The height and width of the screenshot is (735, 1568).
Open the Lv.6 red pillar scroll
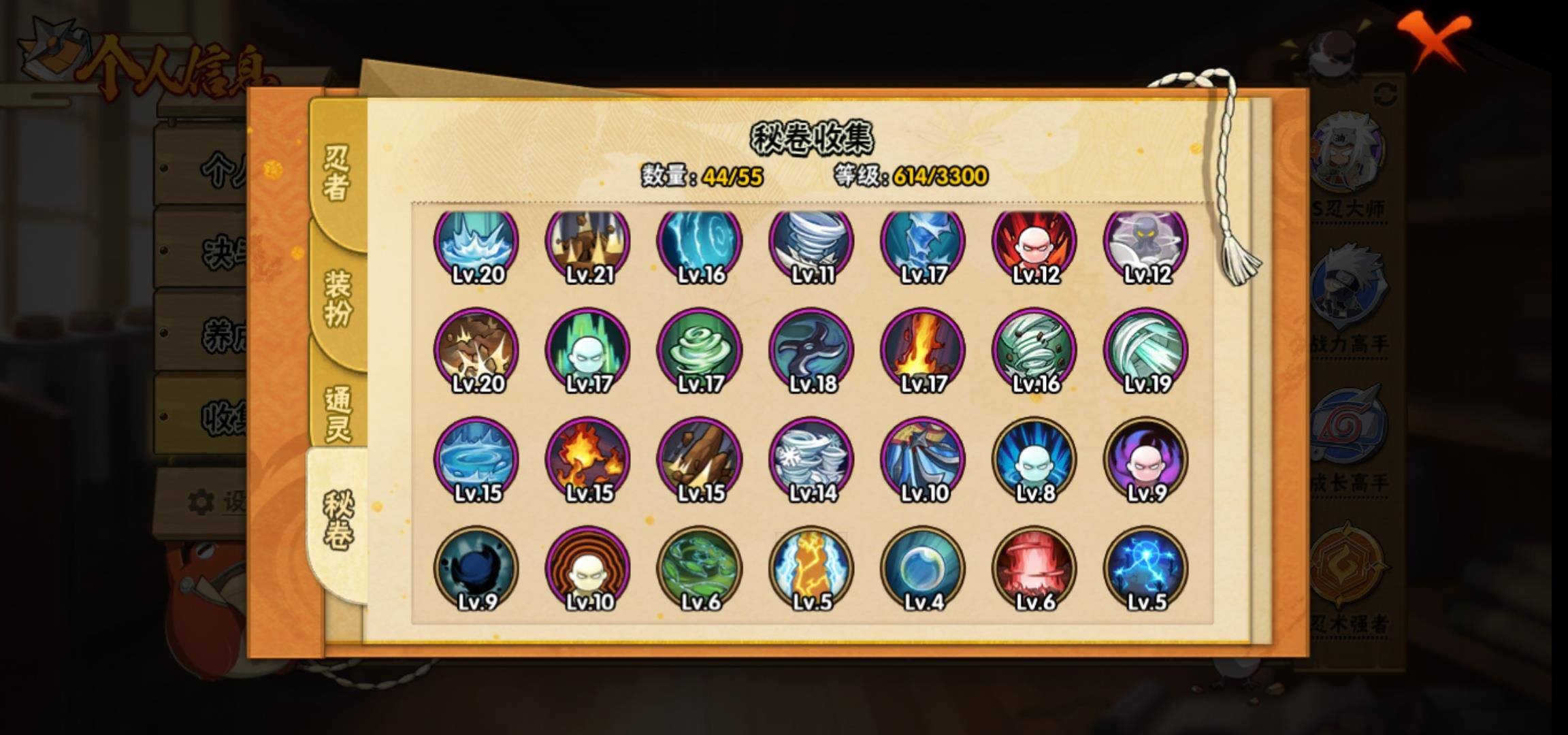pyautogui.click(x=1034, y=570)
